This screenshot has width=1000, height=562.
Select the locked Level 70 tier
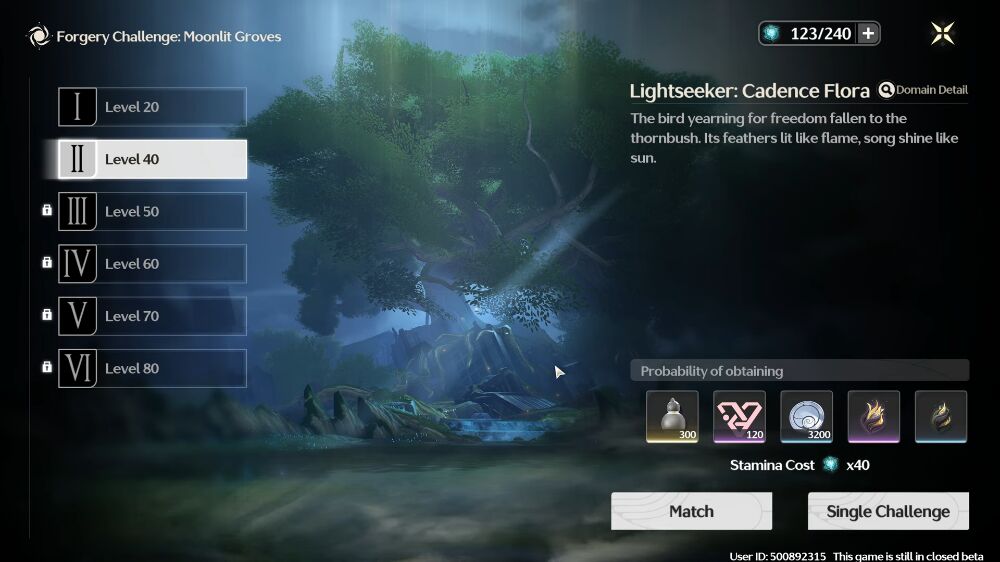tap(152, 316)
